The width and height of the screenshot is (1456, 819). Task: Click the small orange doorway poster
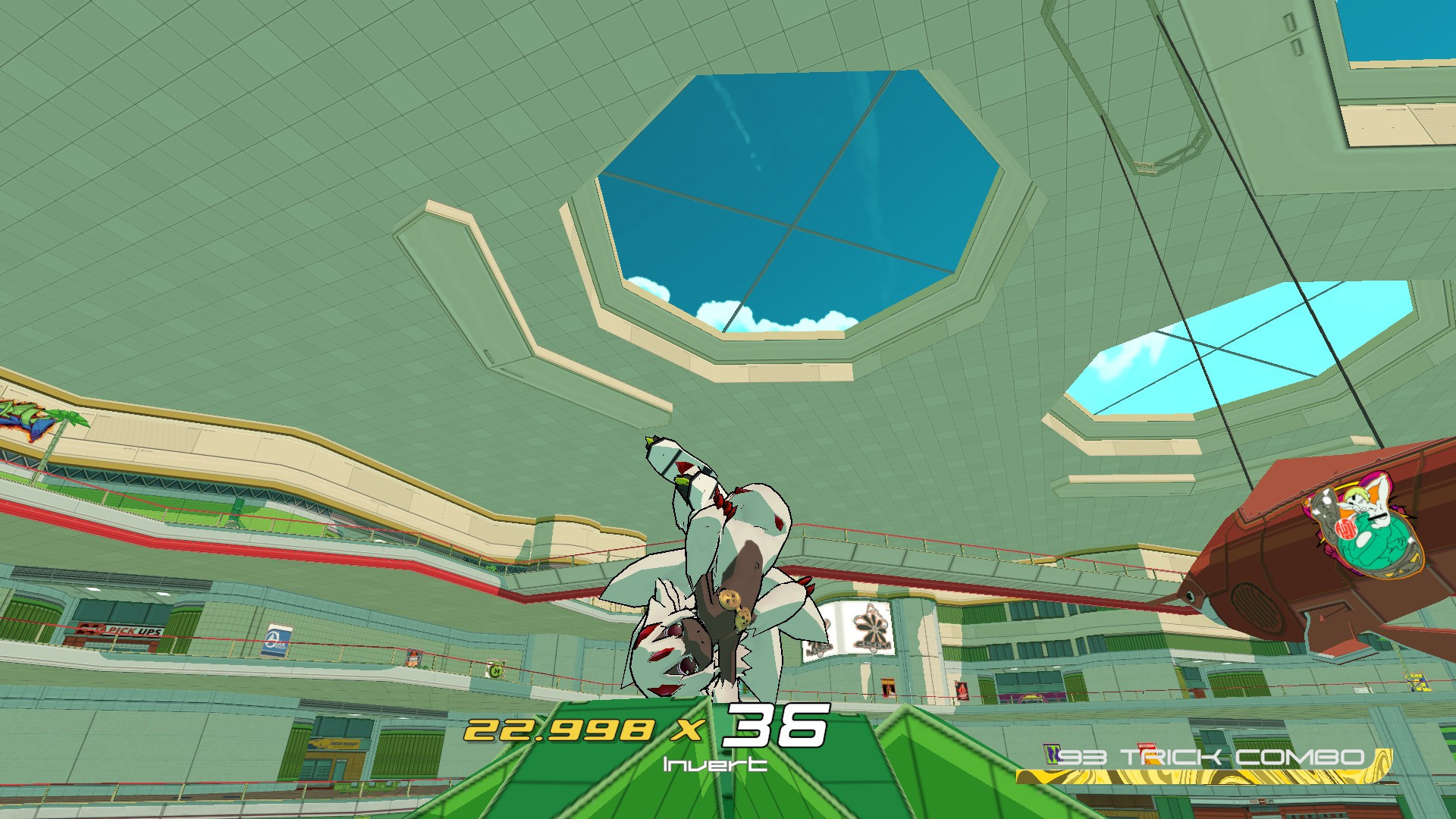pos(889,686)
